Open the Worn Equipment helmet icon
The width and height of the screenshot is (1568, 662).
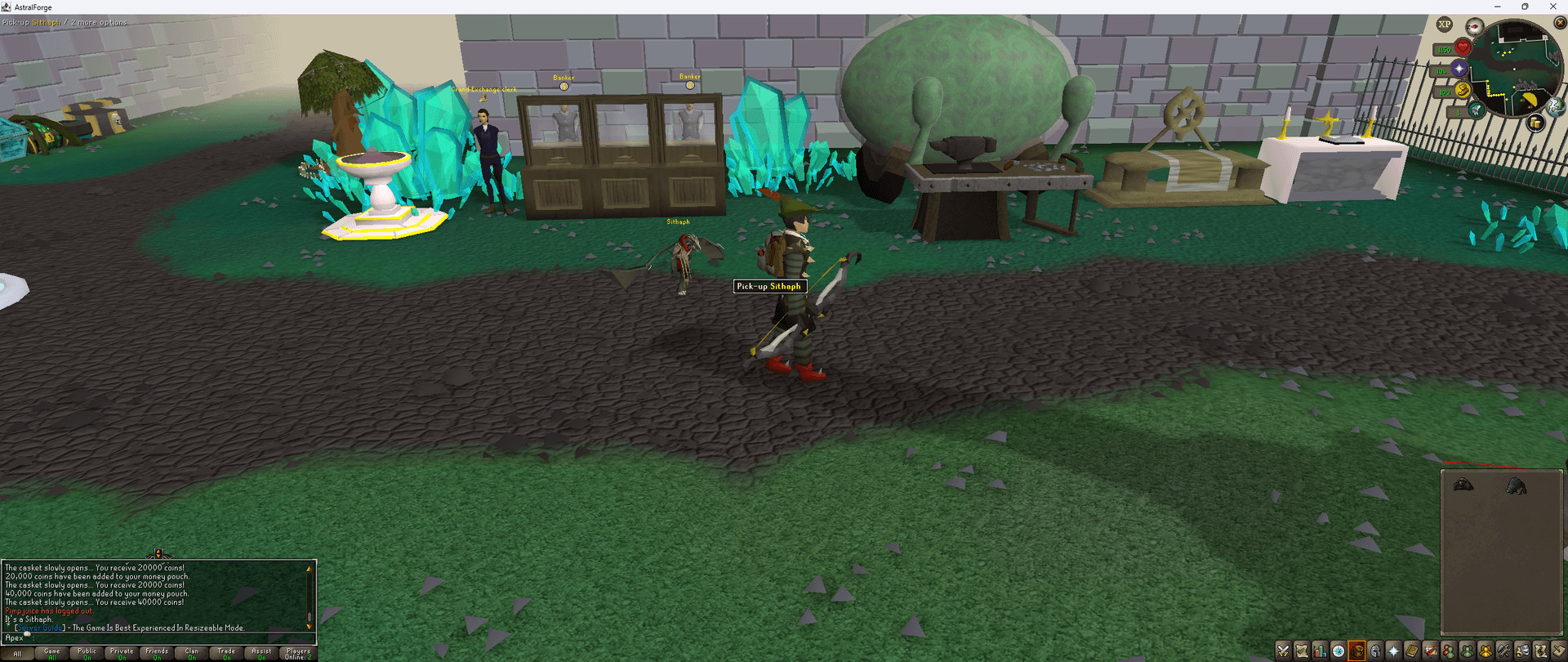(x=1375, y=652)
